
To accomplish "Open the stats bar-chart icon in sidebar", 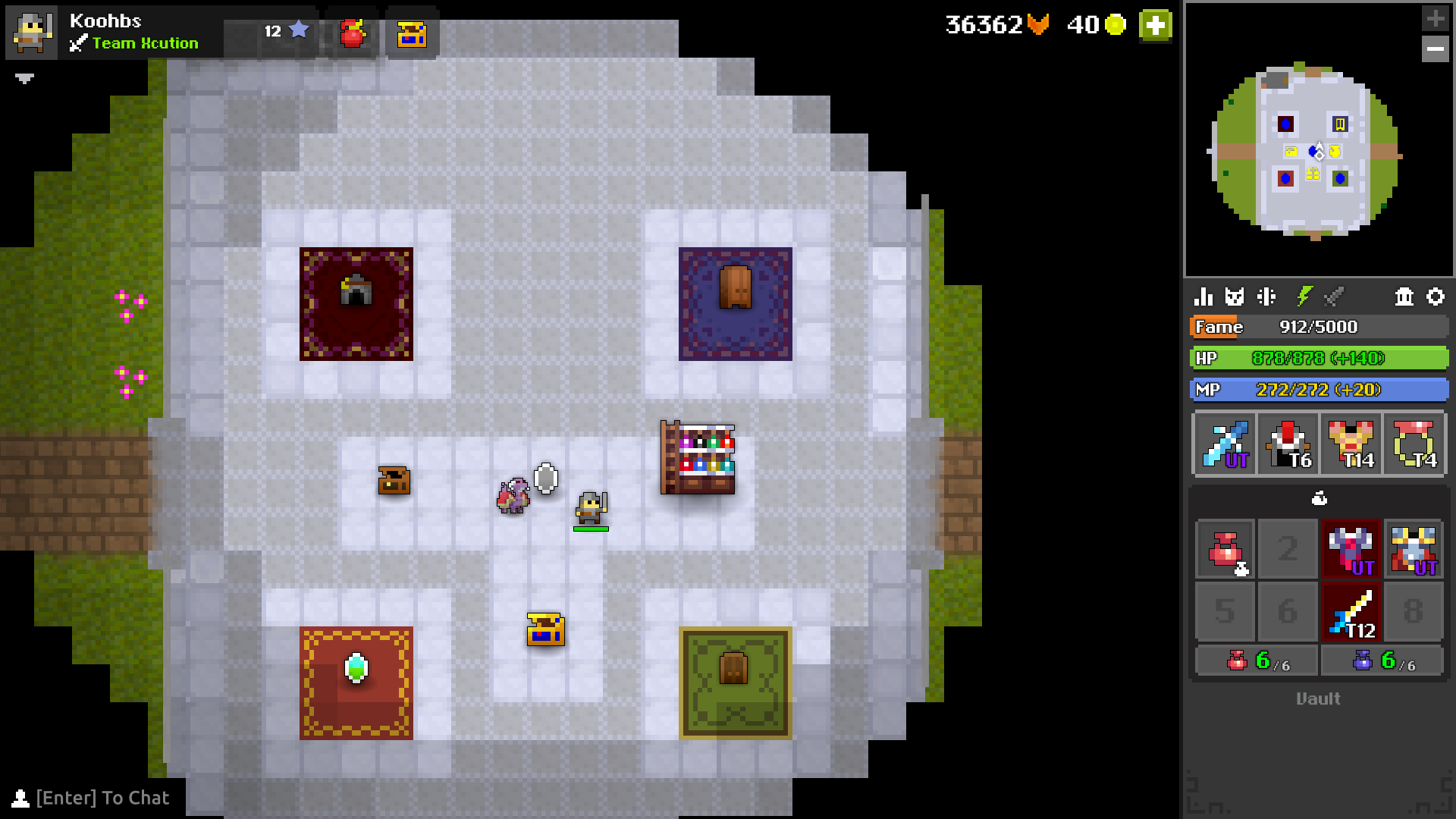I will (x=1204, y=297).
